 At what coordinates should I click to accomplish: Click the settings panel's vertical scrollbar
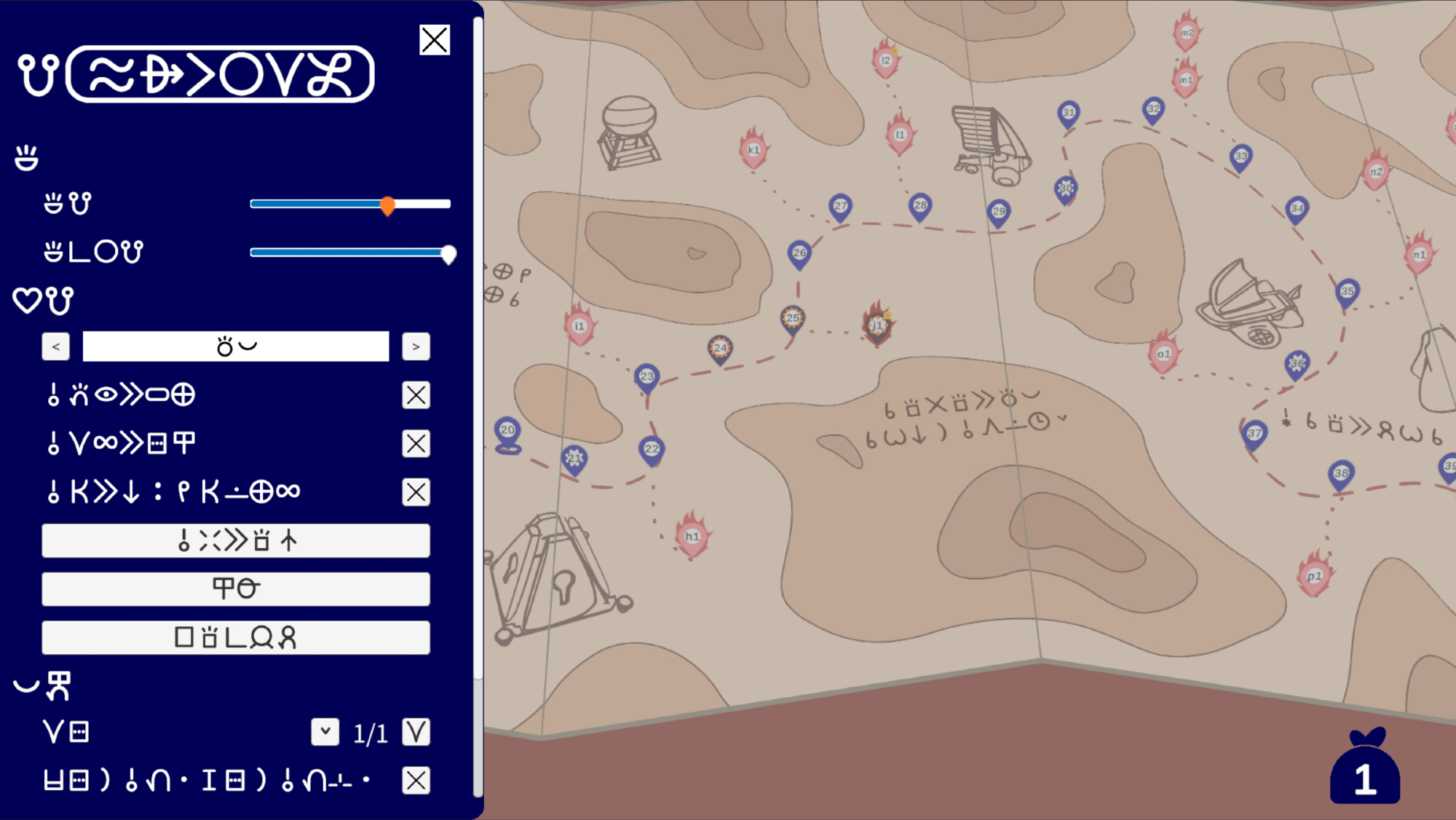(x=478, y=349)
